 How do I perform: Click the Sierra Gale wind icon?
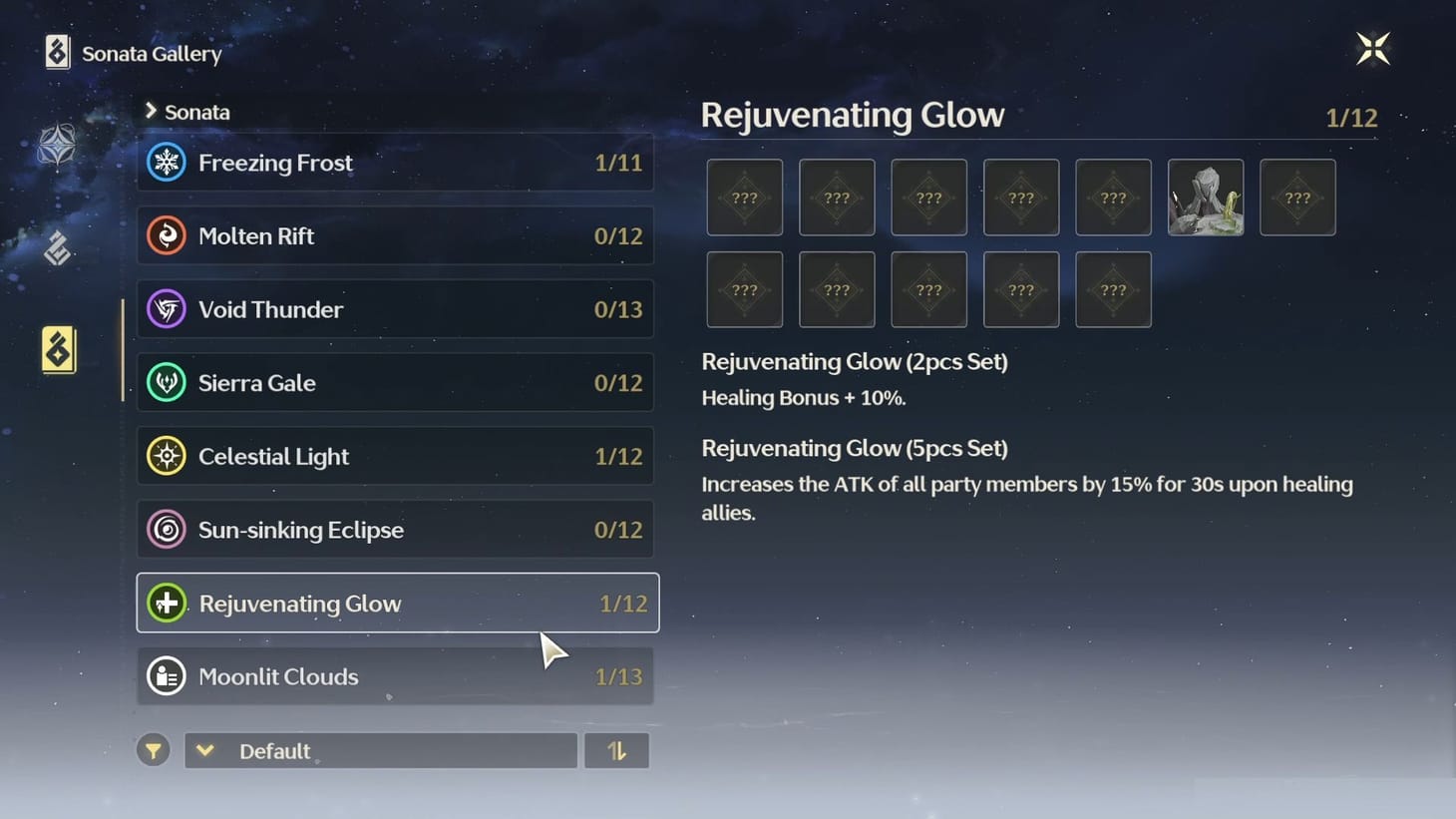(167, 382)
